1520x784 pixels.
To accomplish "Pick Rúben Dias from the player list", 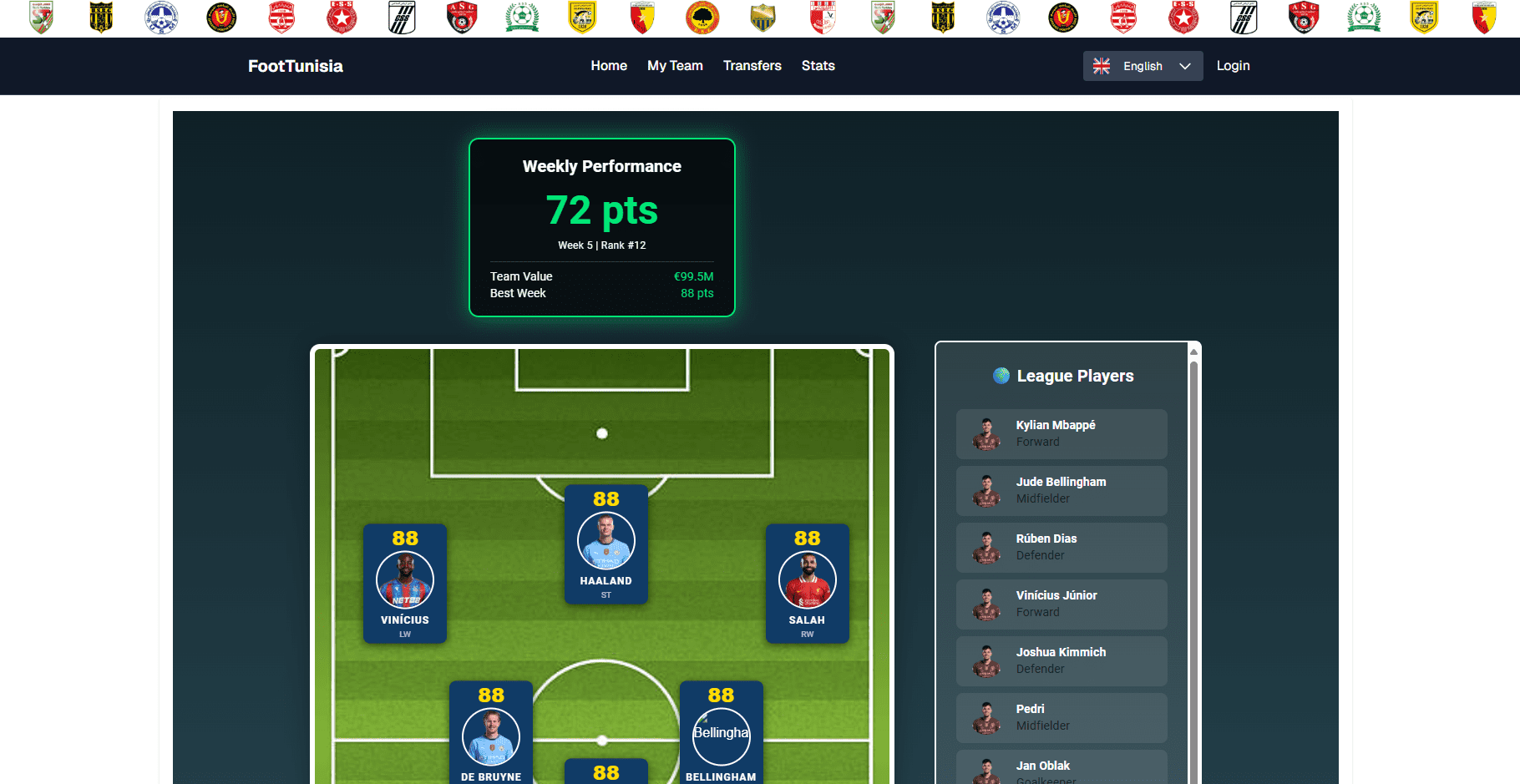I will pyautogui.click(x=1061, y=547).
